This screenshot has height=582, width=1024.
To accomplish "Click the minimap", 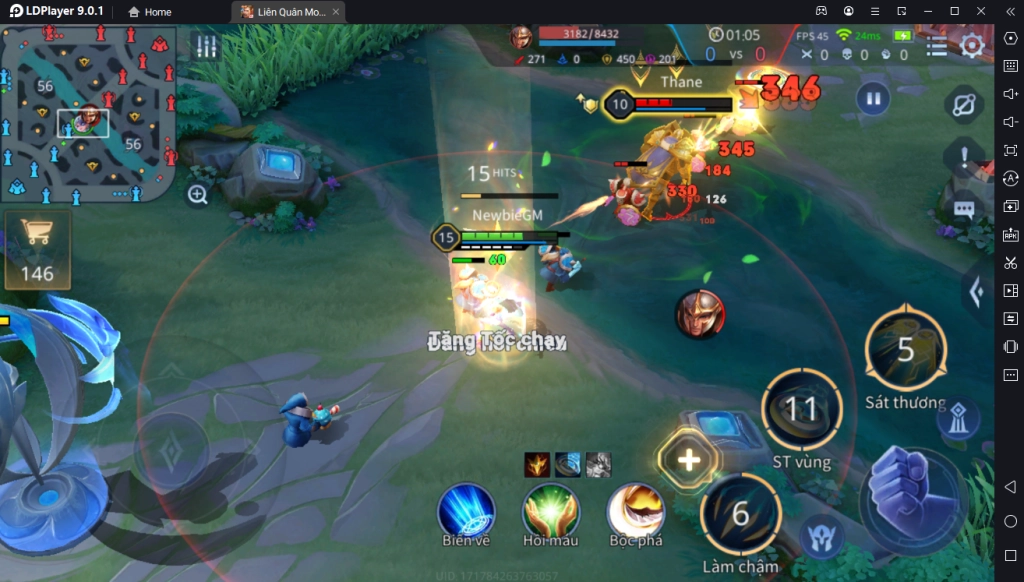I will [x=88, y=113].
